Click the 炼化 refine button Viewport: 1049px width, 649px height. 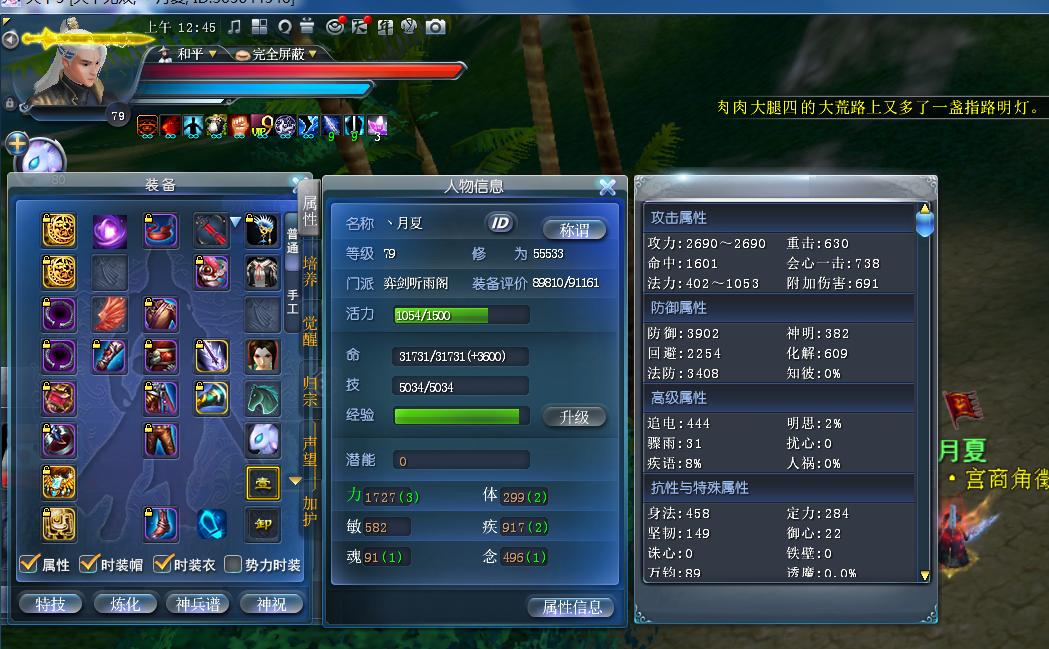125,604
